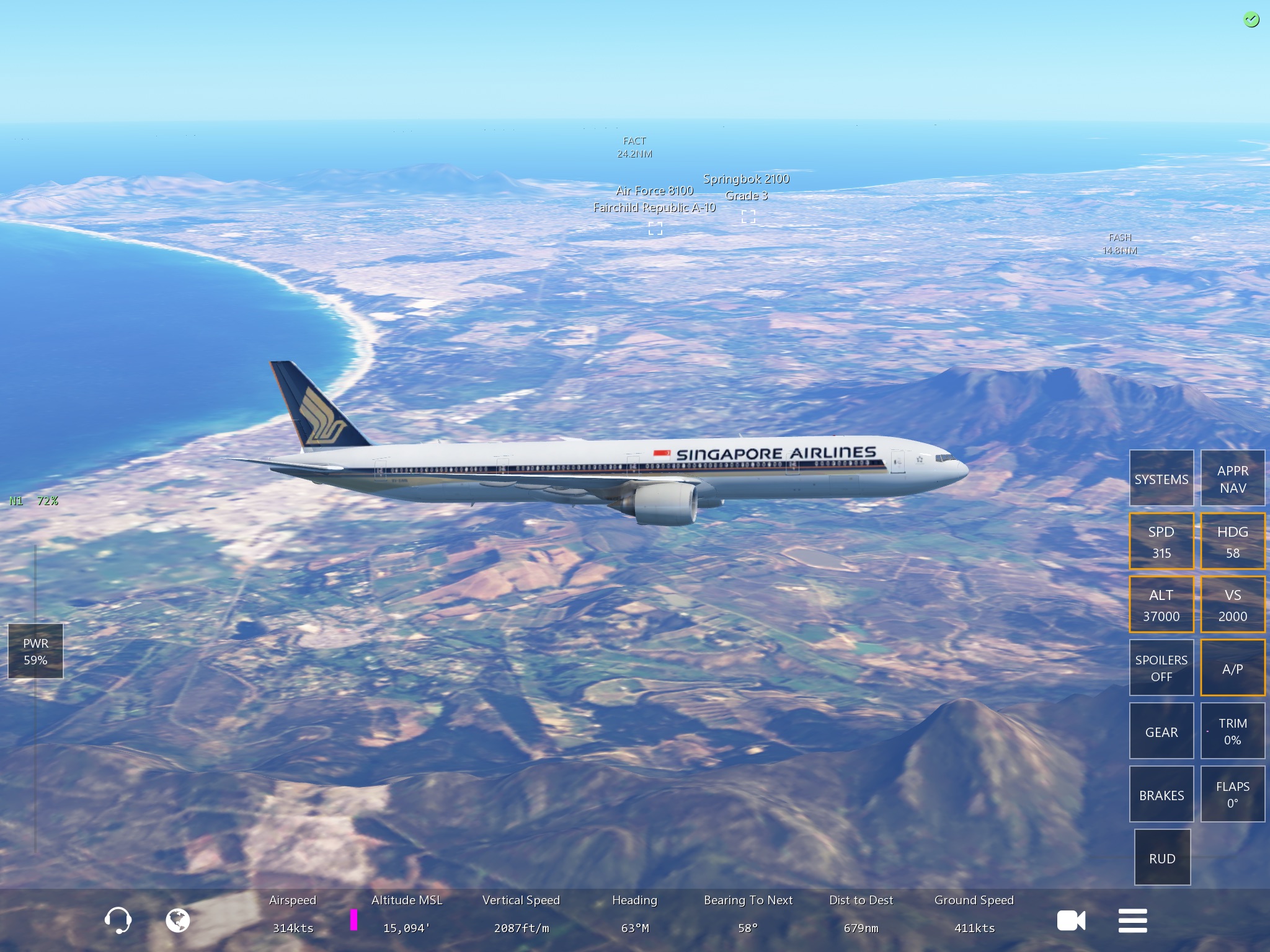Toggle the ALT 37000 altitude hold
This screenshot has height=952, width=1270.
[x=1161, y=604]
